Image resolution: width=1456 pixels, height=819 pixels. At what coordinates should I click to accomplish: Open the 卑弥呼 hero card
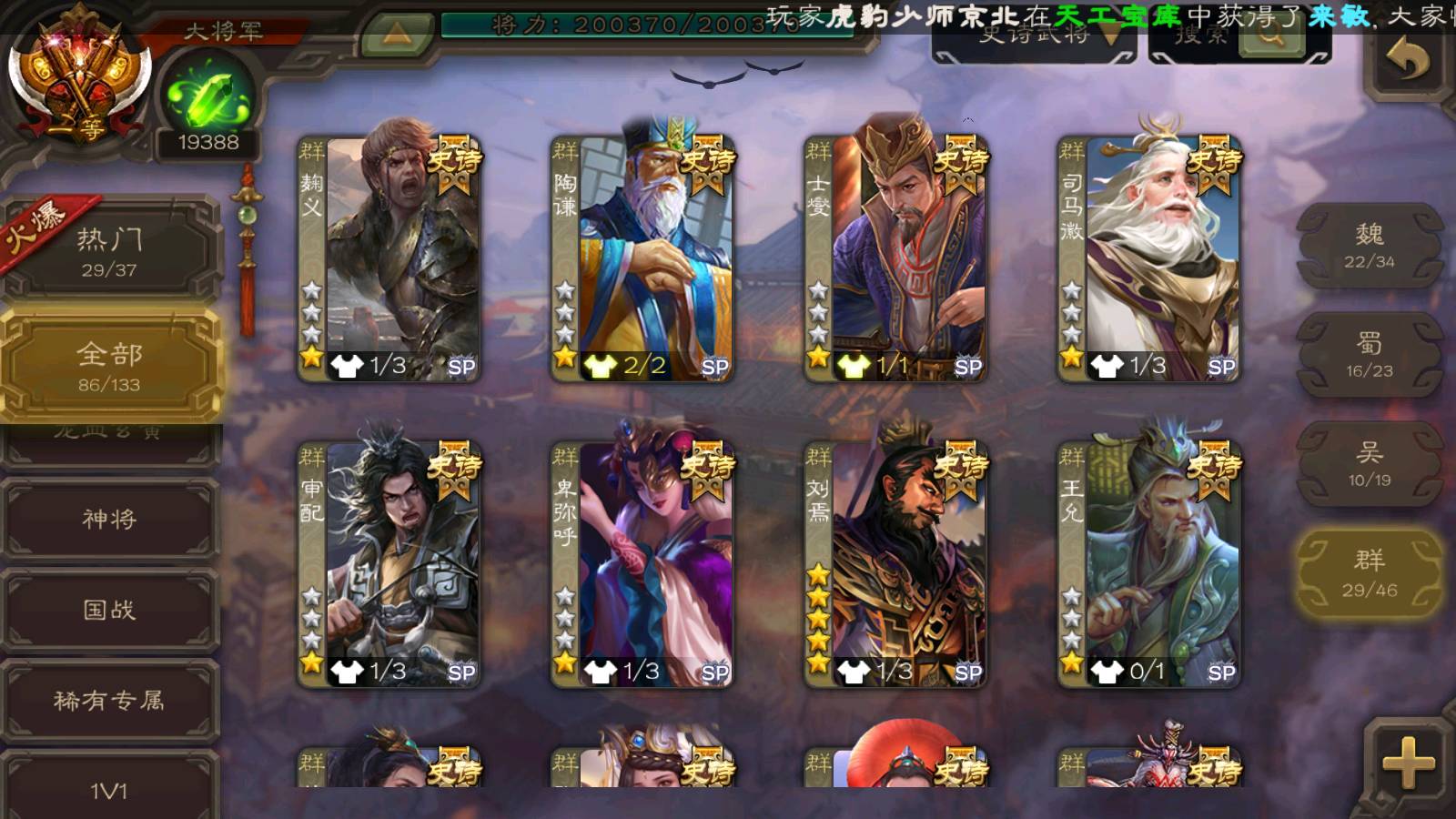tap(644, 564)
